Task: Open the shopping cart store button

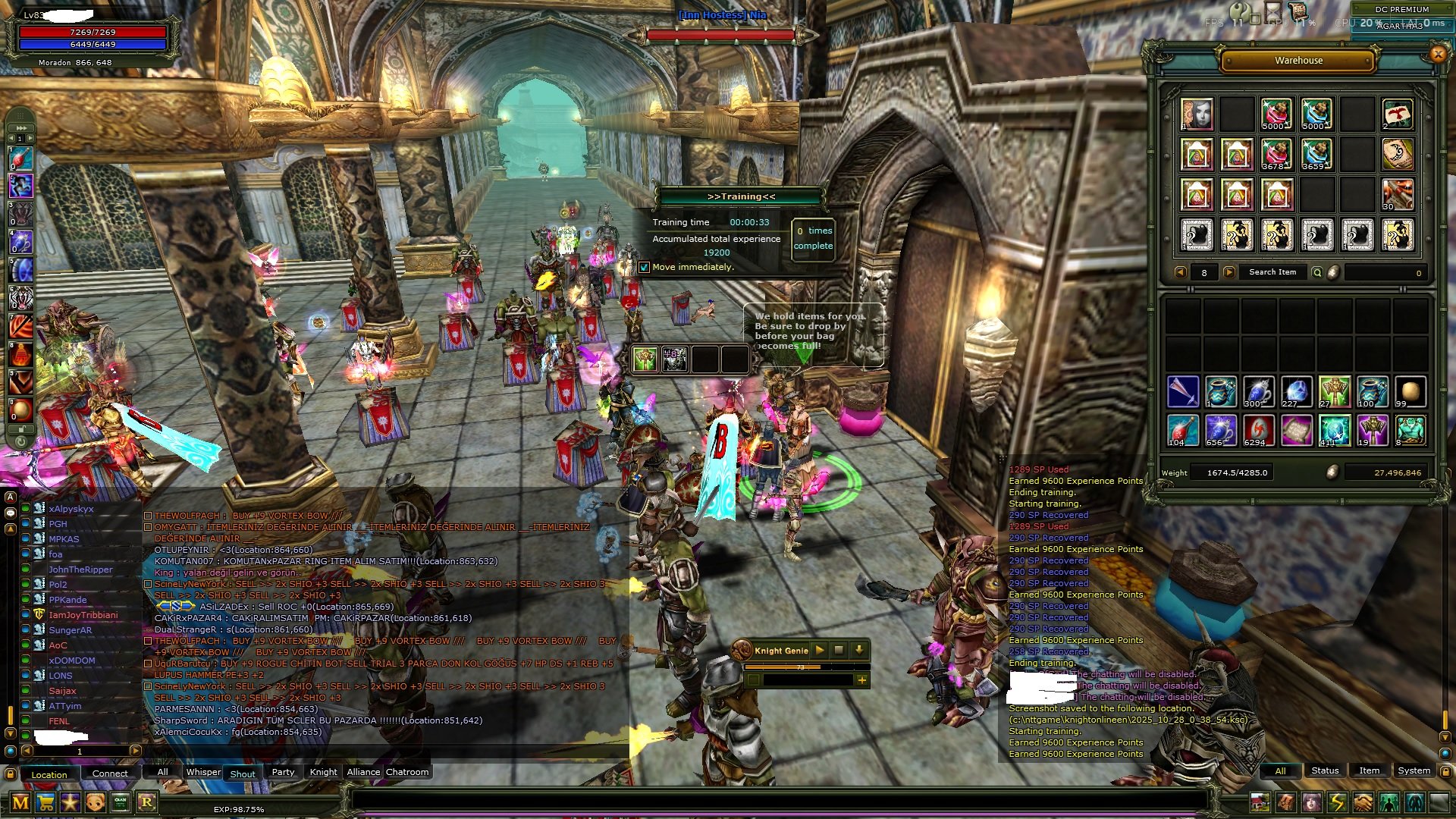Action: [x=45, y=802]
